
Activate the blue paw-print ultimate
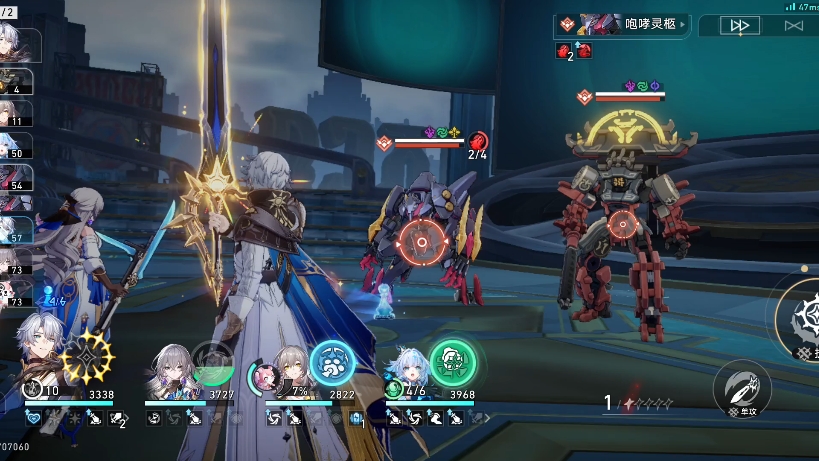331,364
